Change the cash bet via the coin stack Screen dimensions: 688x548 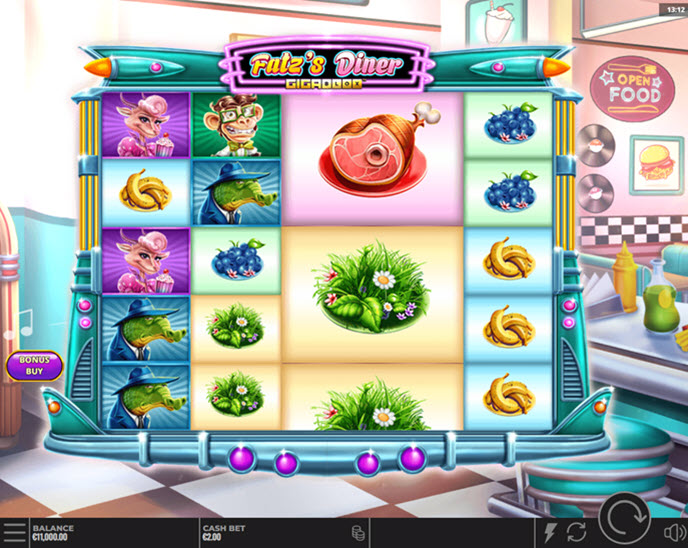click(x=357, y=532)
